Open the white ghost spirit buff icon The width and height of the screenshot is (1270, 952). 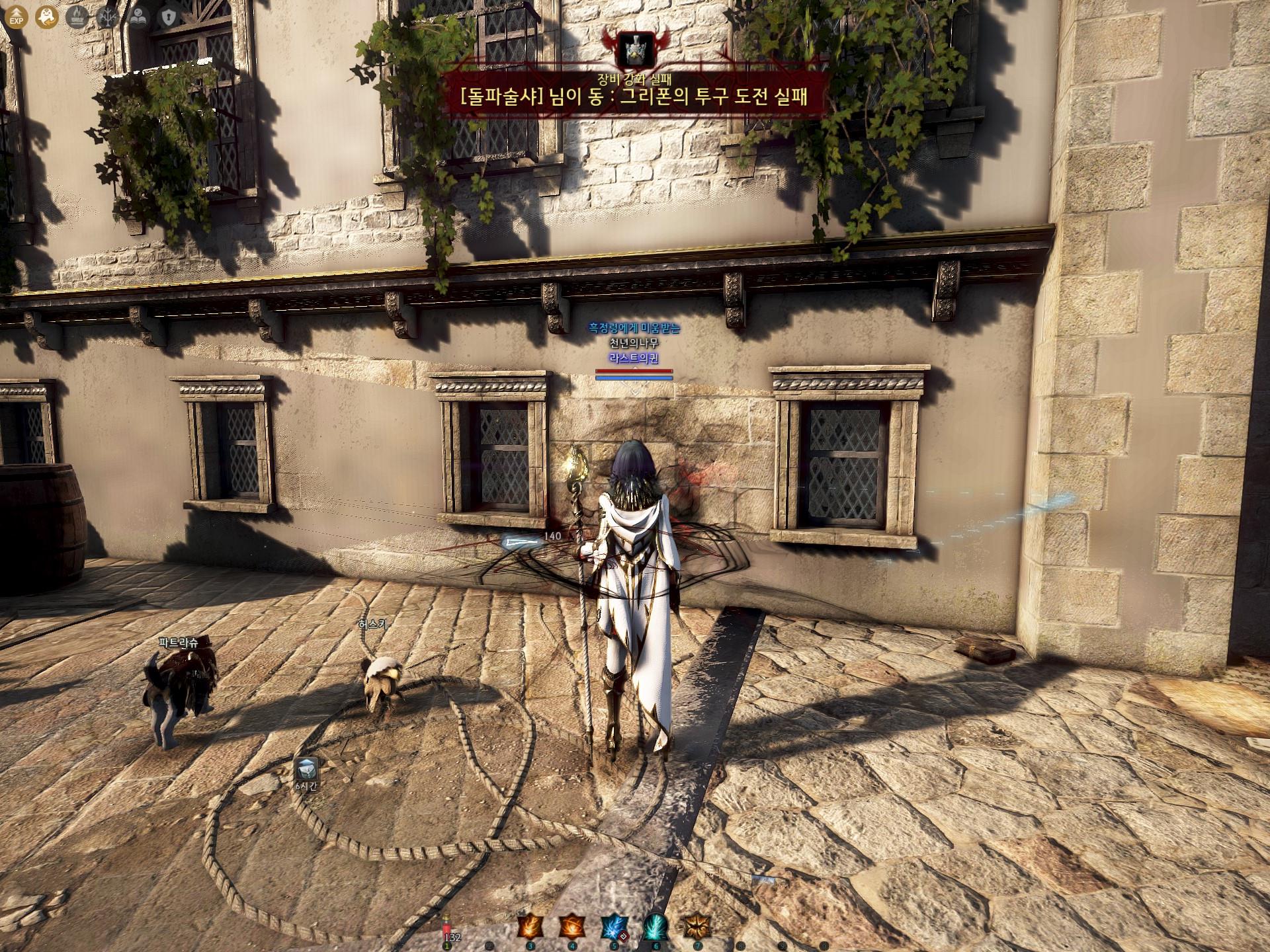[x=46, y=15]
